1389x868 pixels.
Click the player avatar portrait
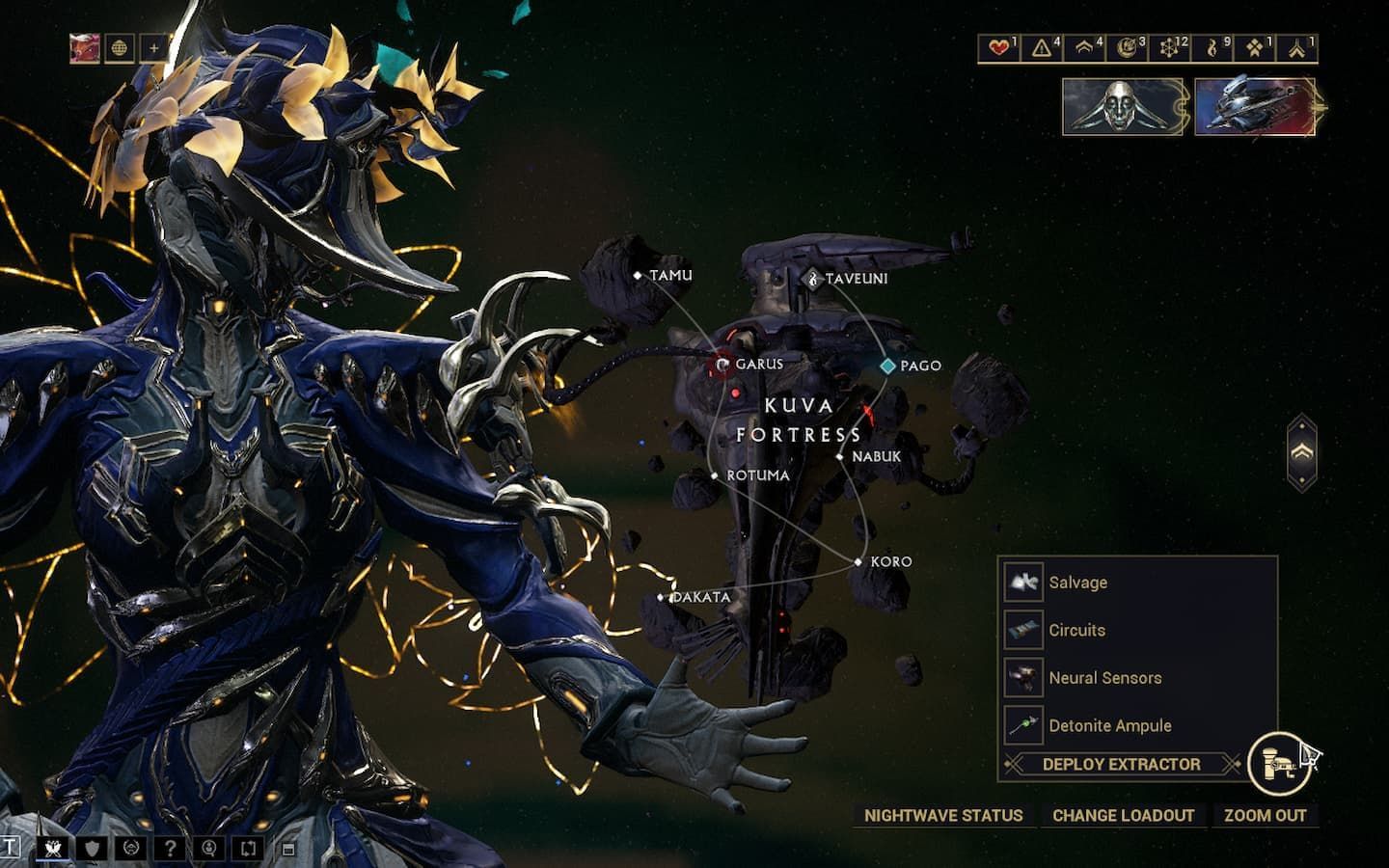[x=85, y=47]
